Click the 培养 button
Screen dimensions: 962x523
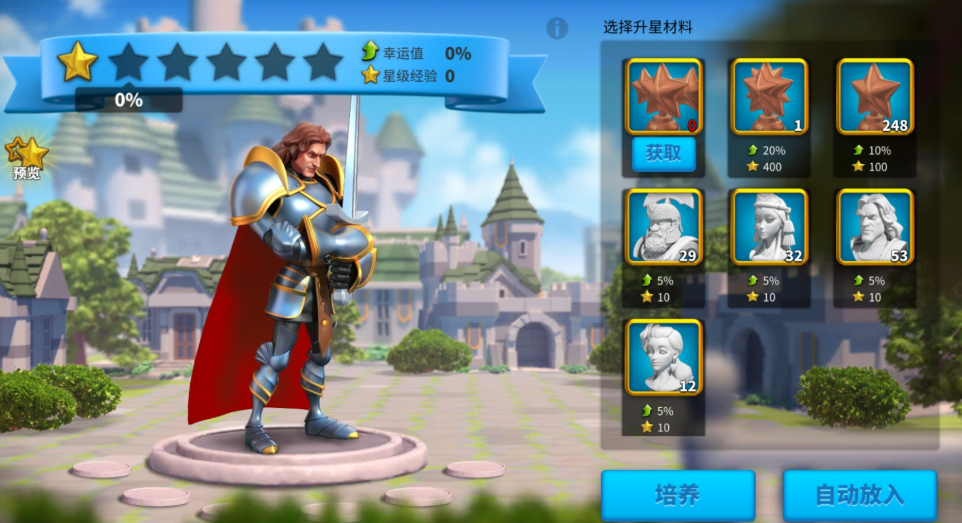tap(677, 495)
